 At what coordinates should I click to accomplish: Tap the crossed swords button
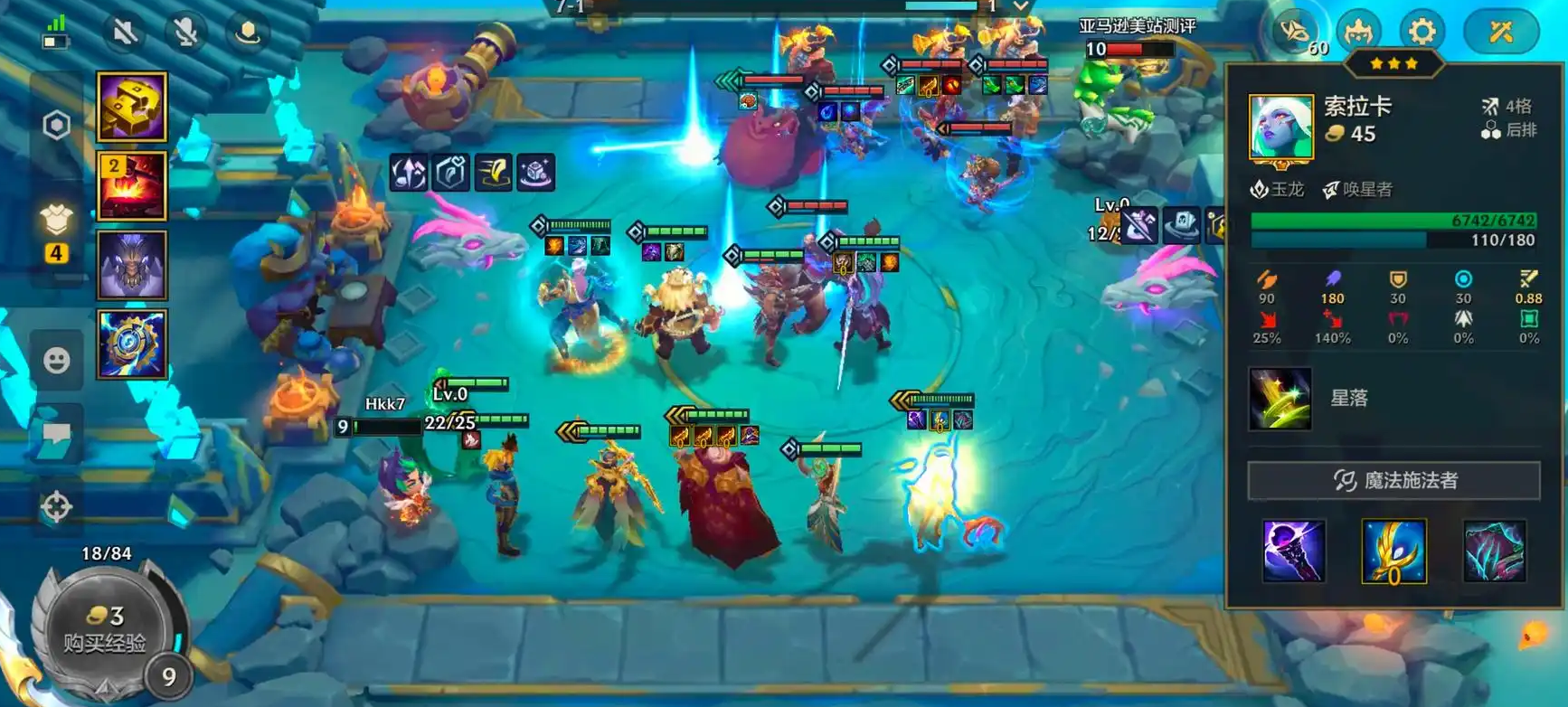tap(1501, 33)
